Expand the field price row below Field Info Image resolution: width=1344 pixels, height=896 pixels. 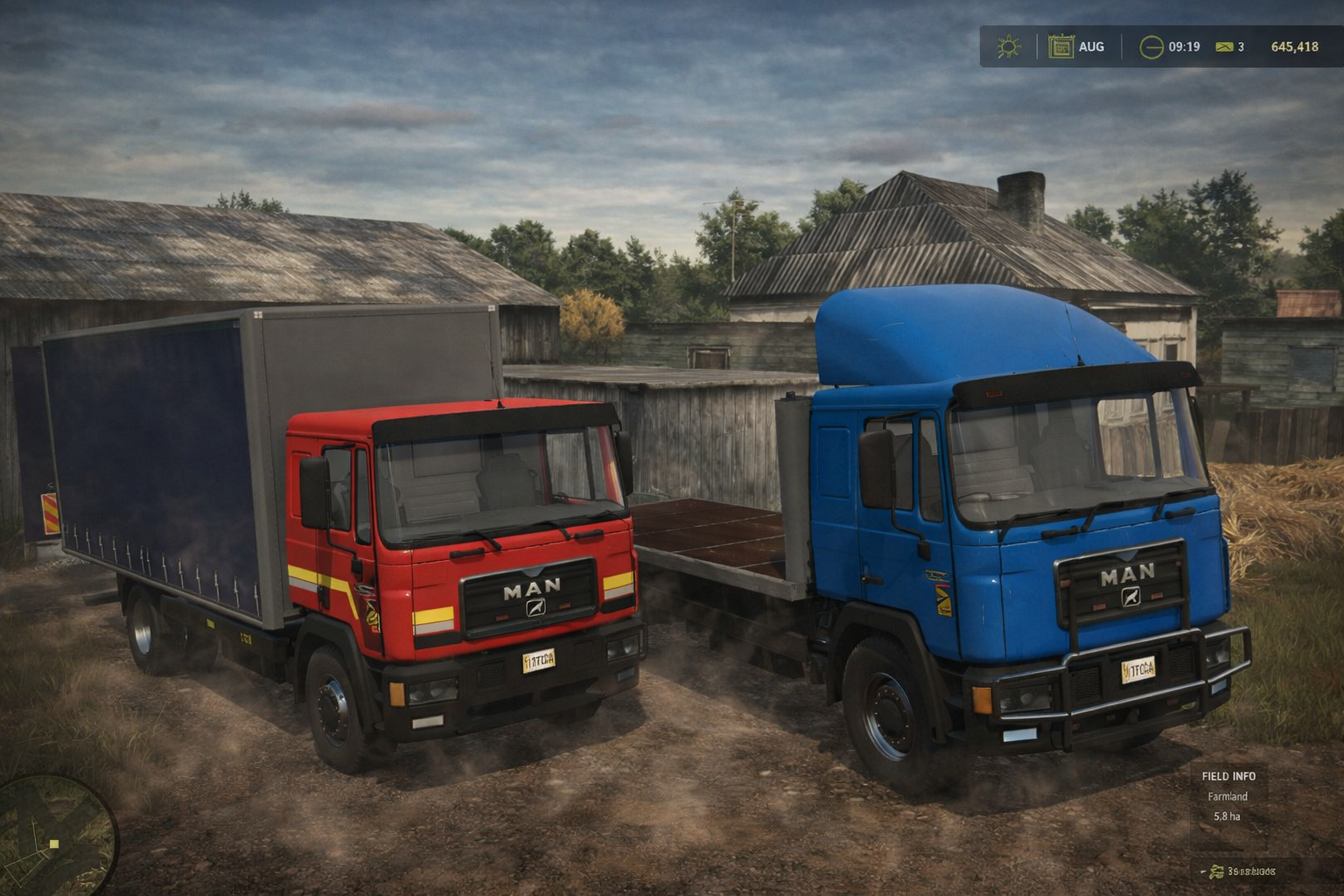[x=1251, y=871]
